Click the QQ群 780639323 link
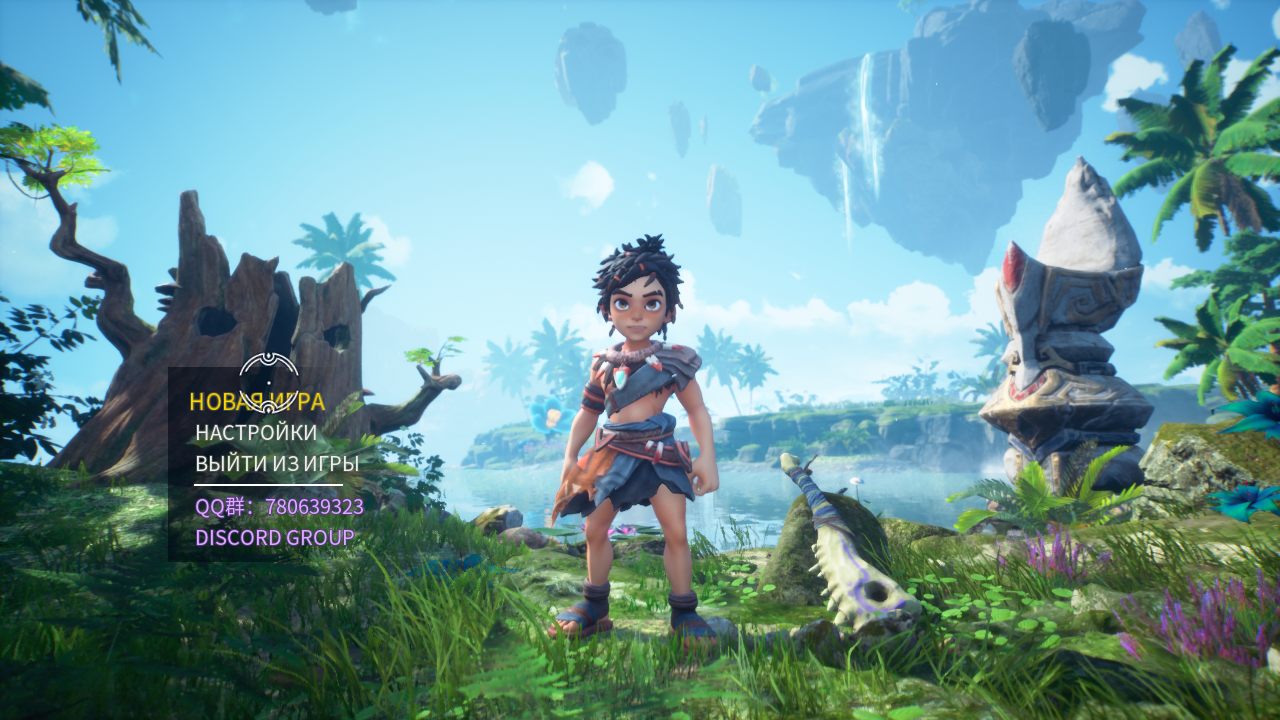The image size is (1280, 720). click(x=279, y=507)
